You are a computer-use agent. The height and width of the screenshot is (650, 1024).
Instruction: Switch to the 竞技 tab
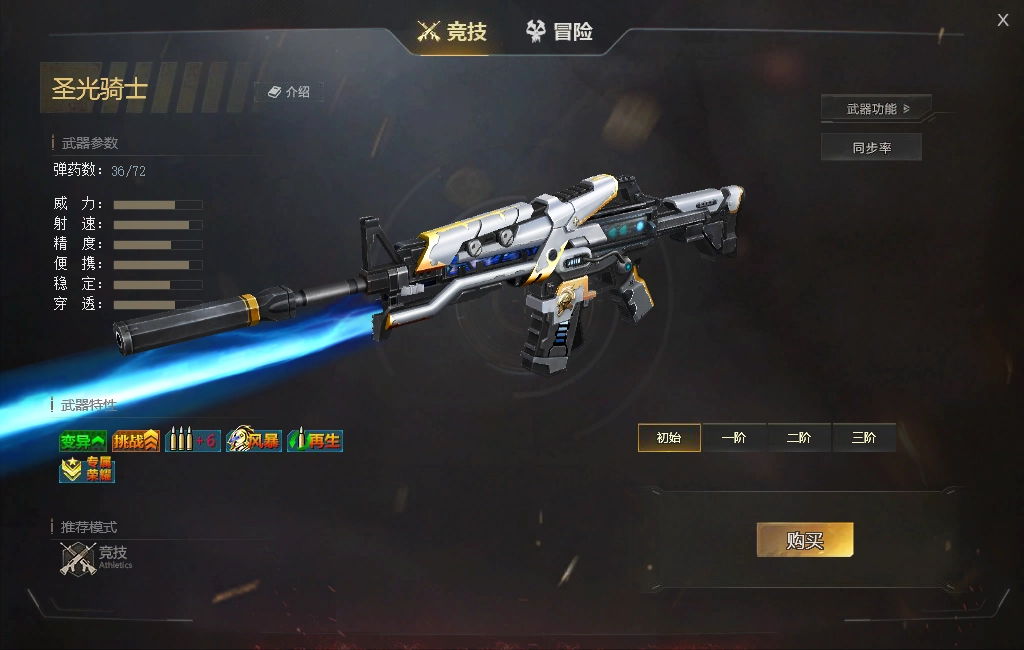pyautogui.click(x=452, y=32)
